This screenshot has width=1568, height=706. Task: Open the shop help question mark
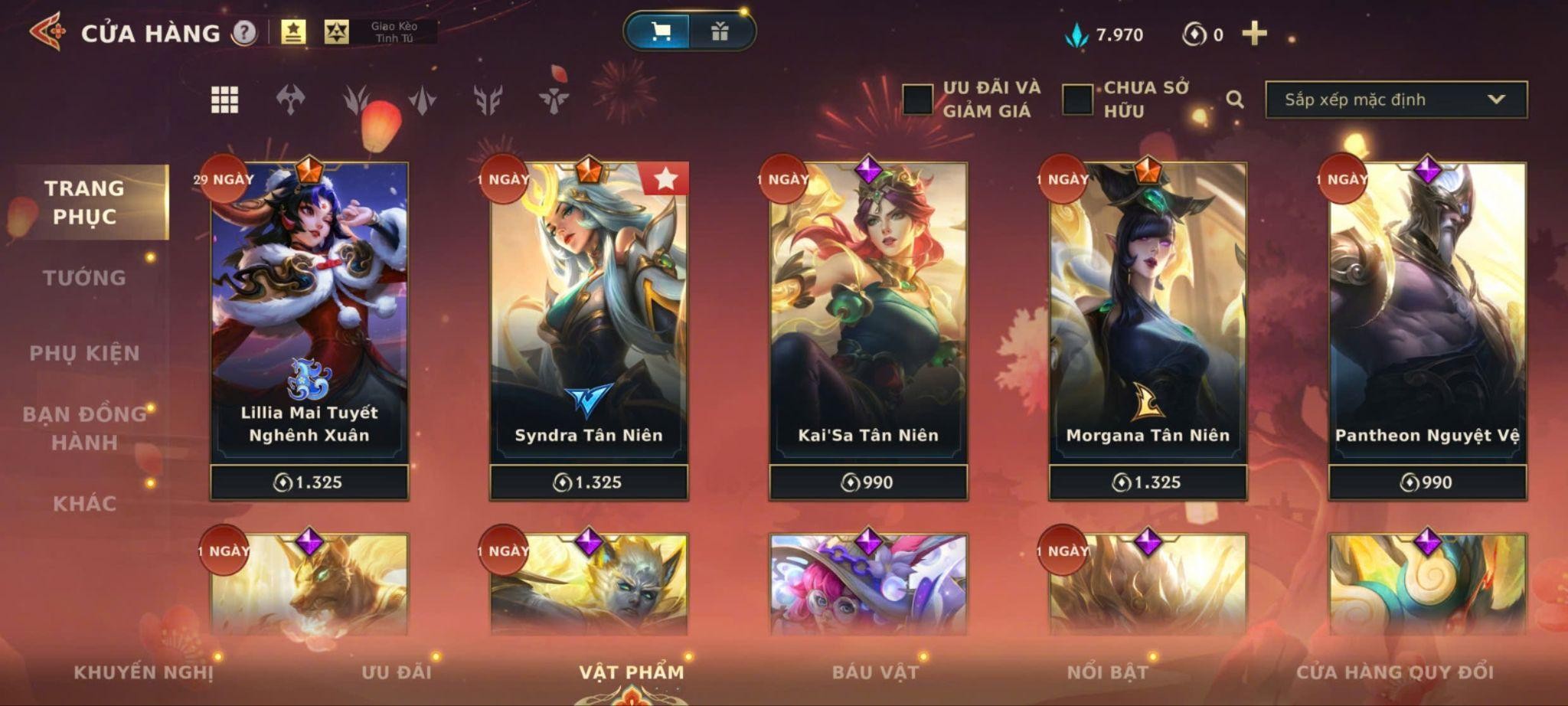[244, 33]
